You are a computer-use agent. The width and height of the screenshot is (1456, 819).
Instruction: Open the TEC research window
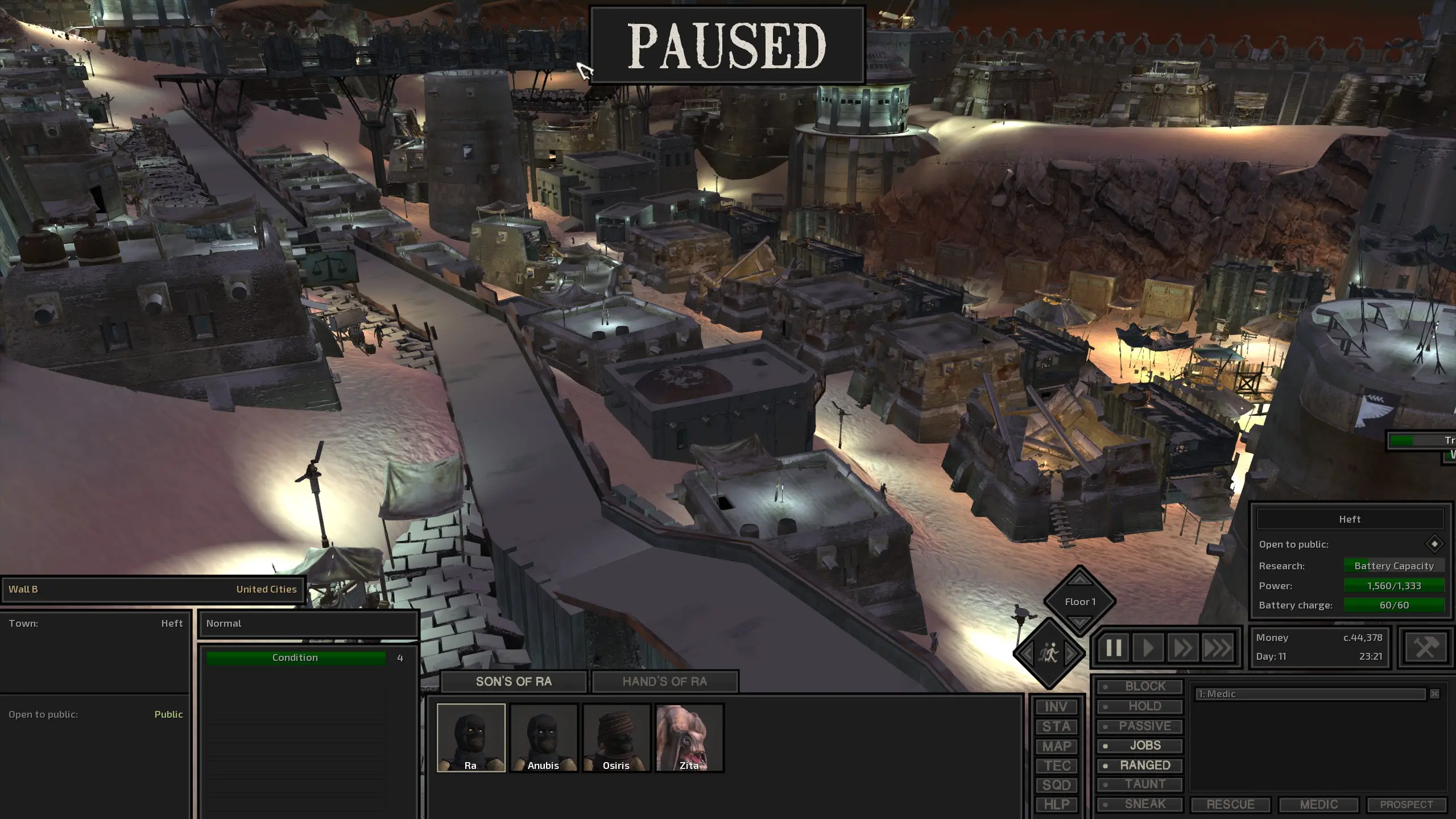[x=1056, y=766]
